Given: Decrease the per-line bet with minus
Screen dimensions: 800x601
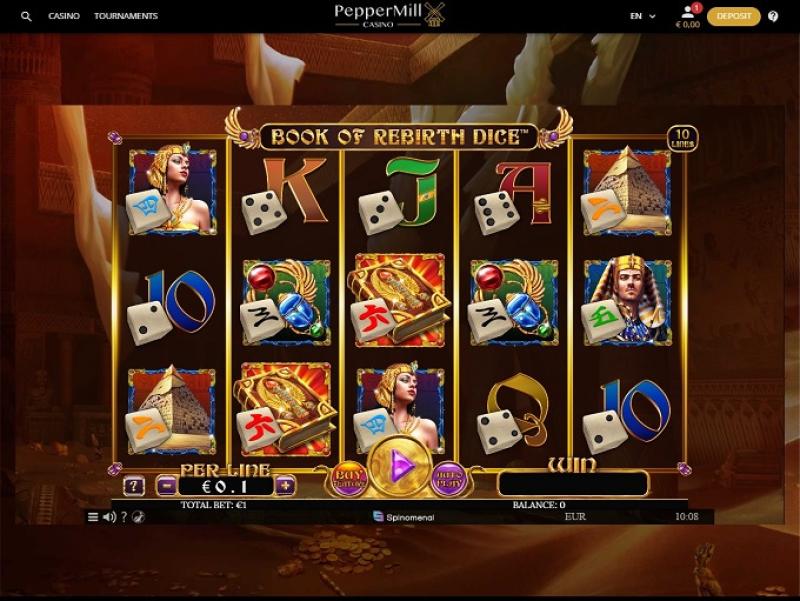Looking at the screenshot, I should click(x=167, y=486).
